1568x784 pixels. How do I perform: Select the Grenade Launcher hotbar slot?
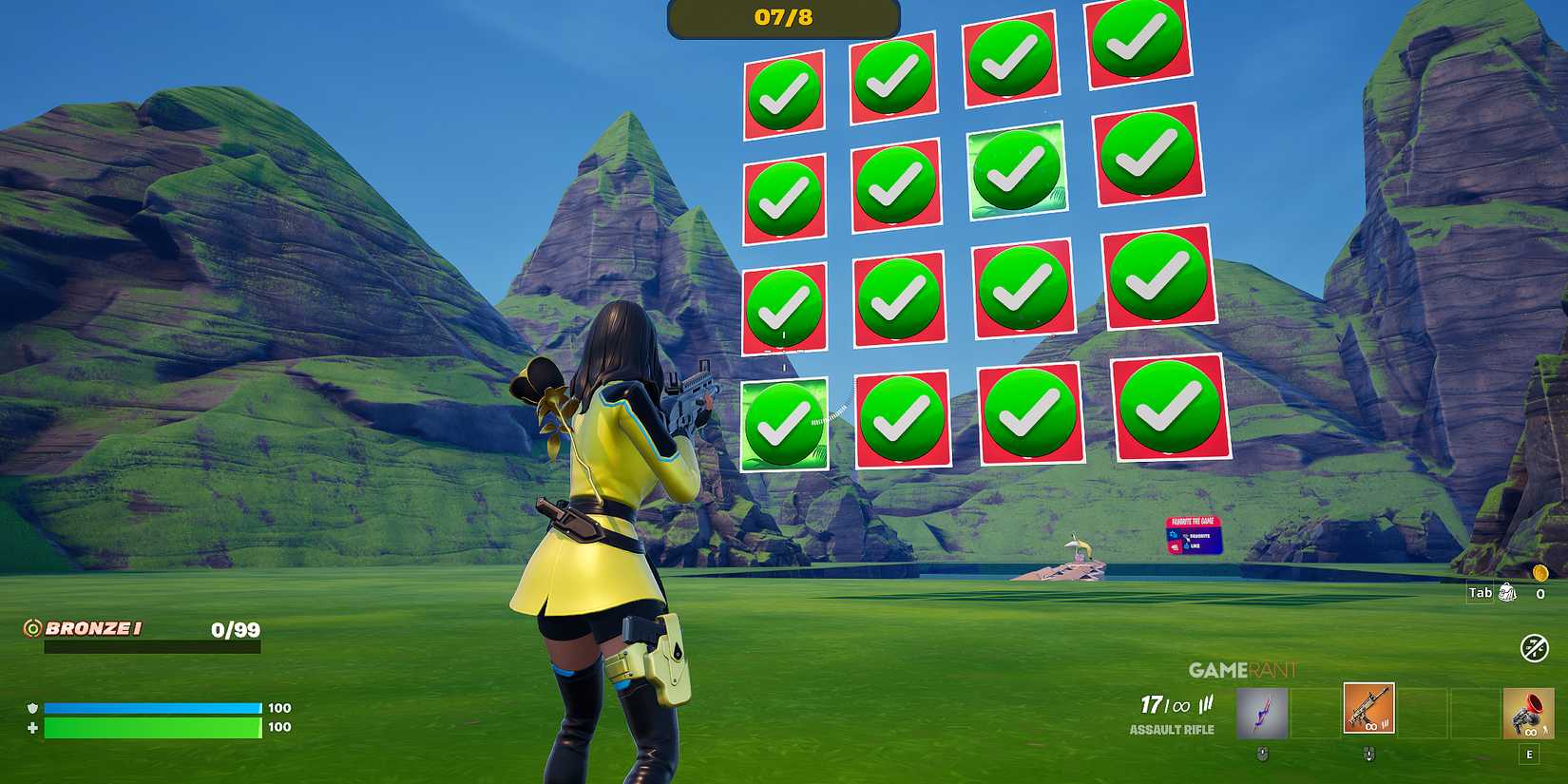tap(1530, 711)
